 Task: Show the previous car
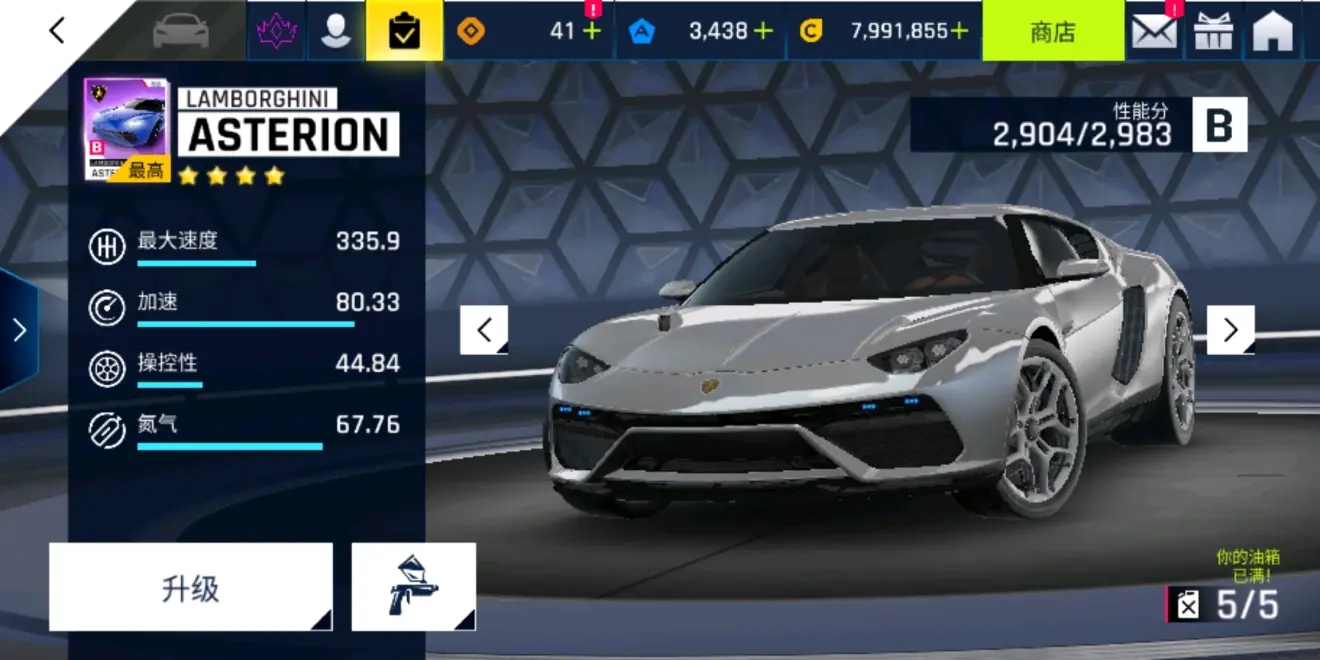(x=484, y=330)
